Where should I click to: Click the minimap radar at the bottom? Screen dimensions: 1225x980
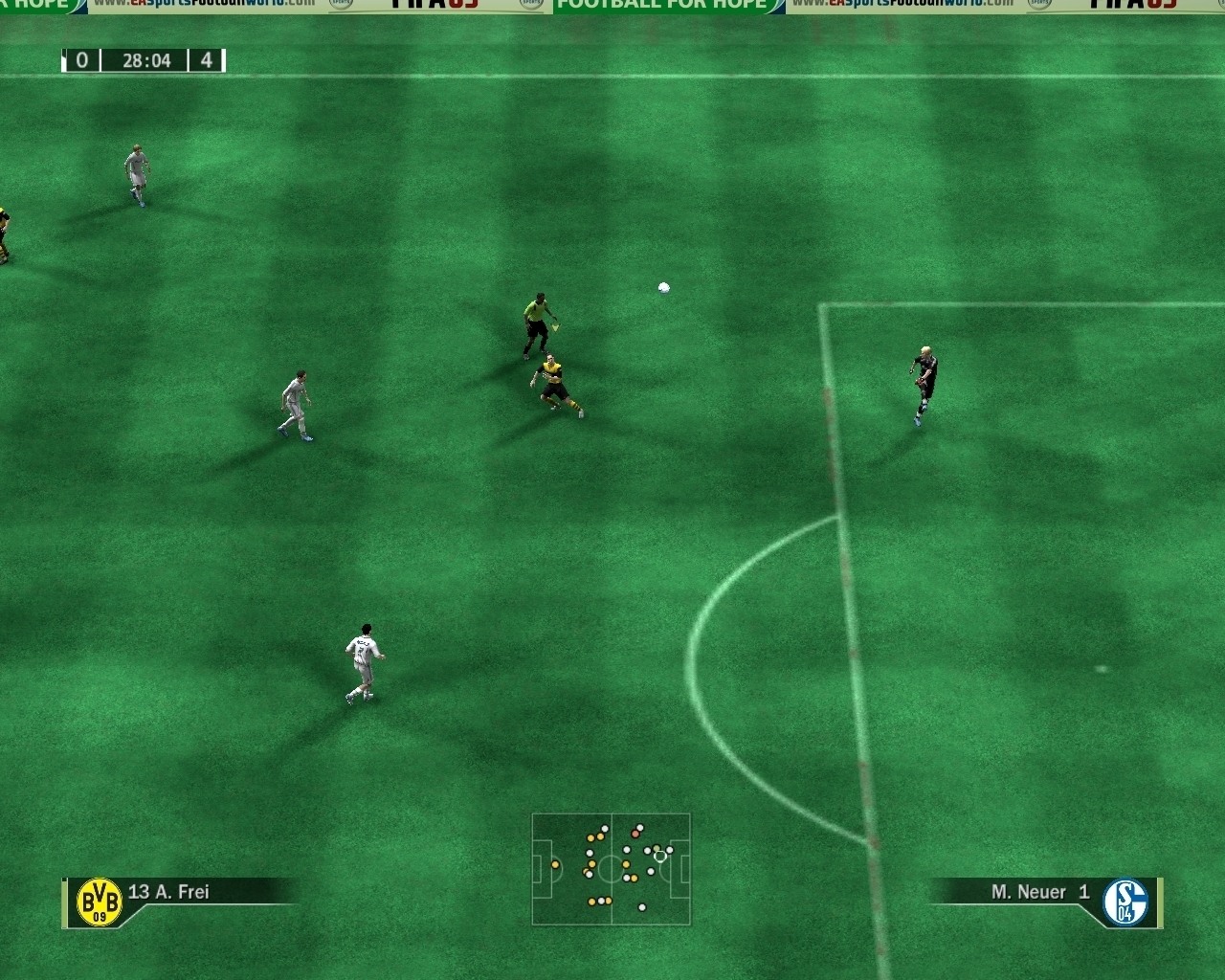(x=611, y=866)
